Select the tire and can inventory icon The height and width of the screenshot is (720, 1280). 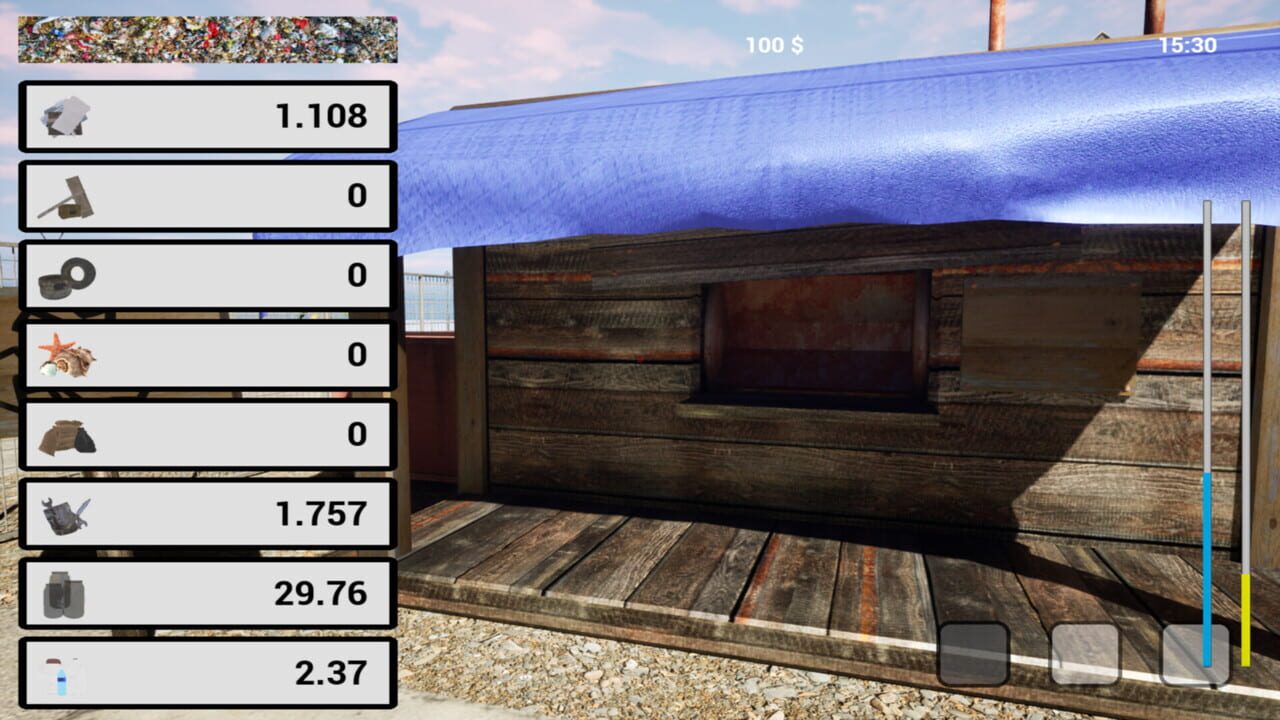click(64, 276)
